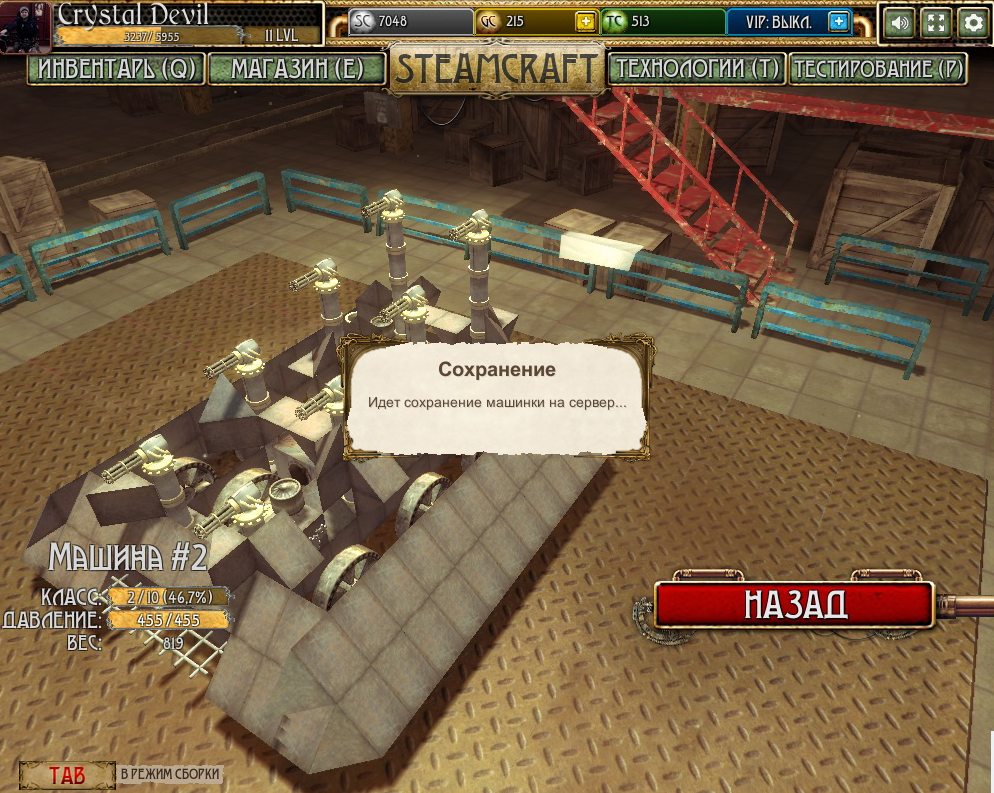Image resolution: width=994 pixels, height=793 pixels.
Task: Activate VIP with the blue plus button
Action: 838,22
